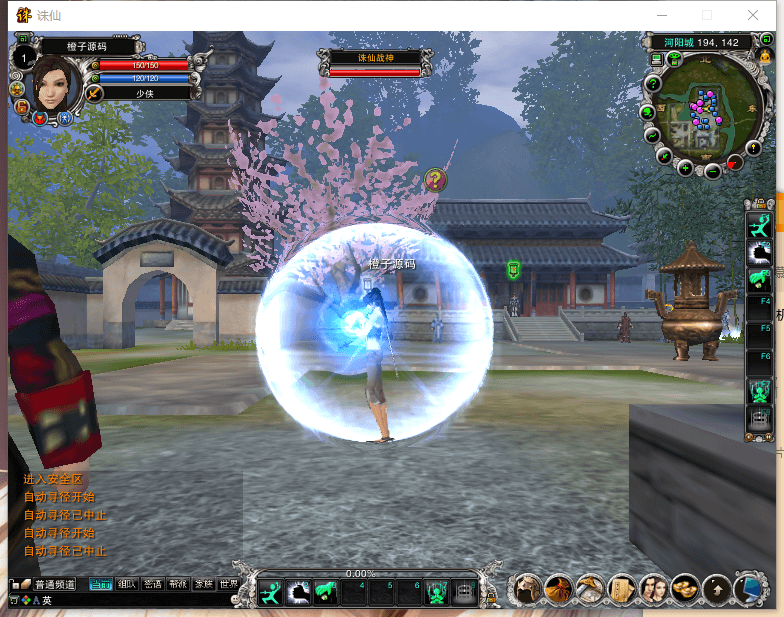The height and width of the screenshot is (617, 784).
Task: Click the gold ingot menu icon
Action: 685,588
